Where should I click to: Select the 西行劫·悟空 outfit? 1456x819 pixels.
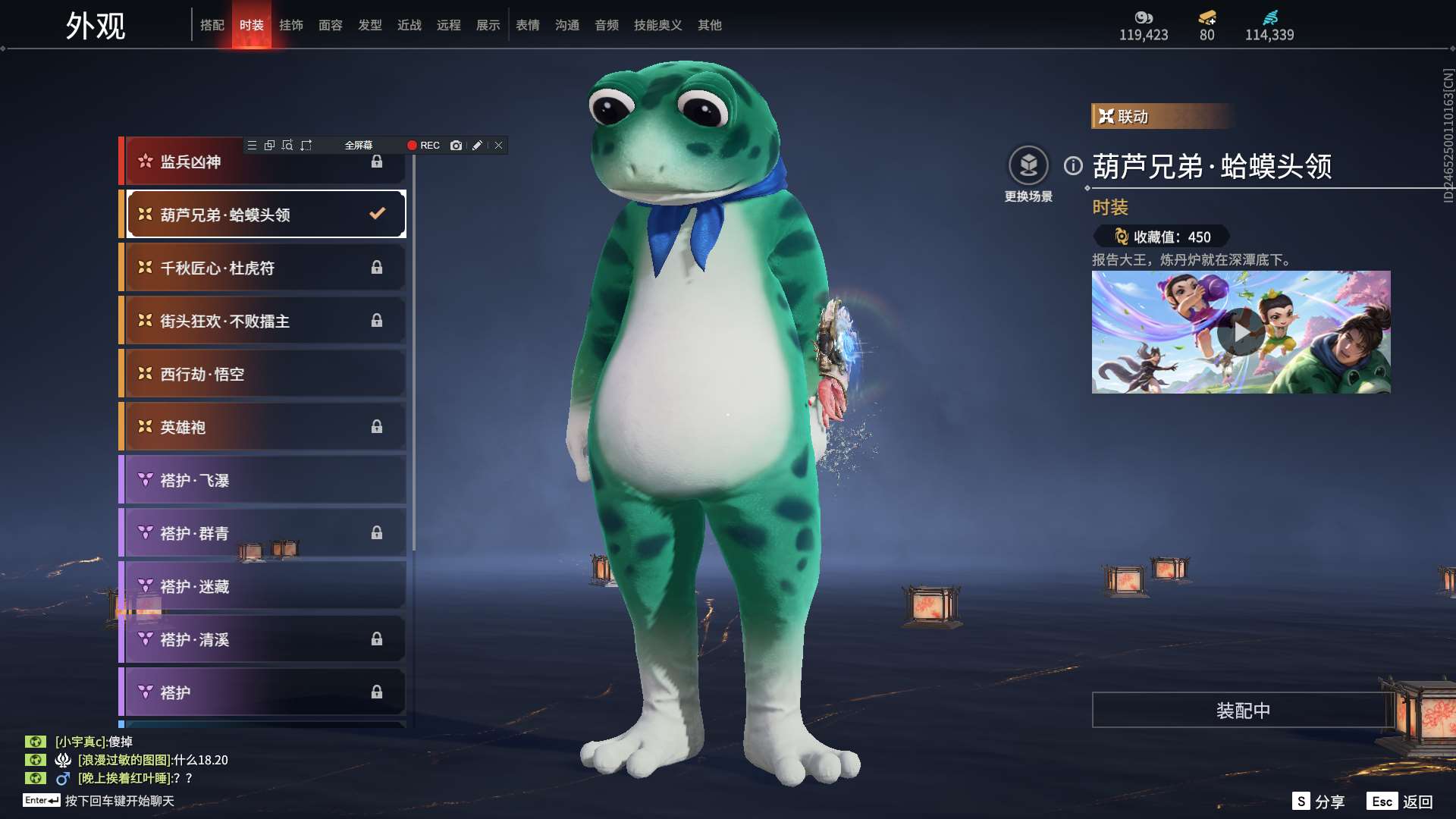point(262,374)
